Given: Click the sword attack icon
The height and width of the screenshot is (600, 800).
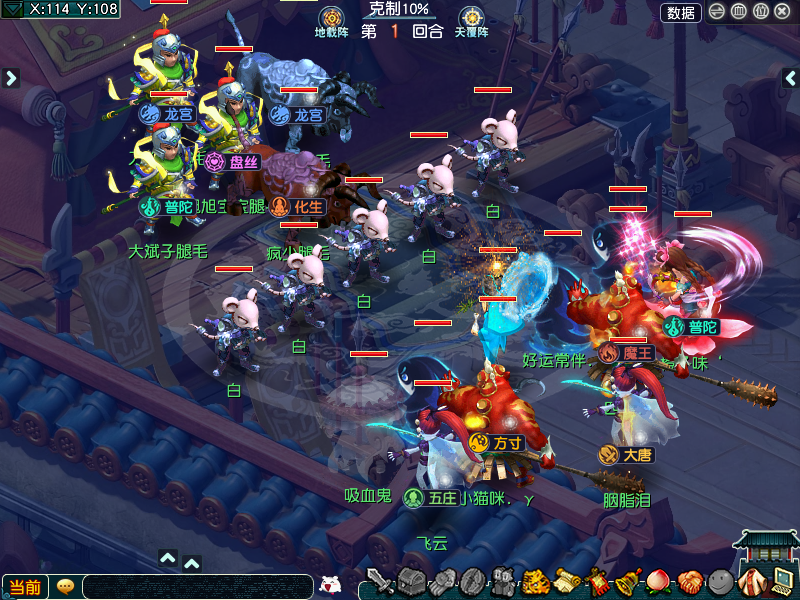Looking at the screenshot, I should [x=380, y=581].
